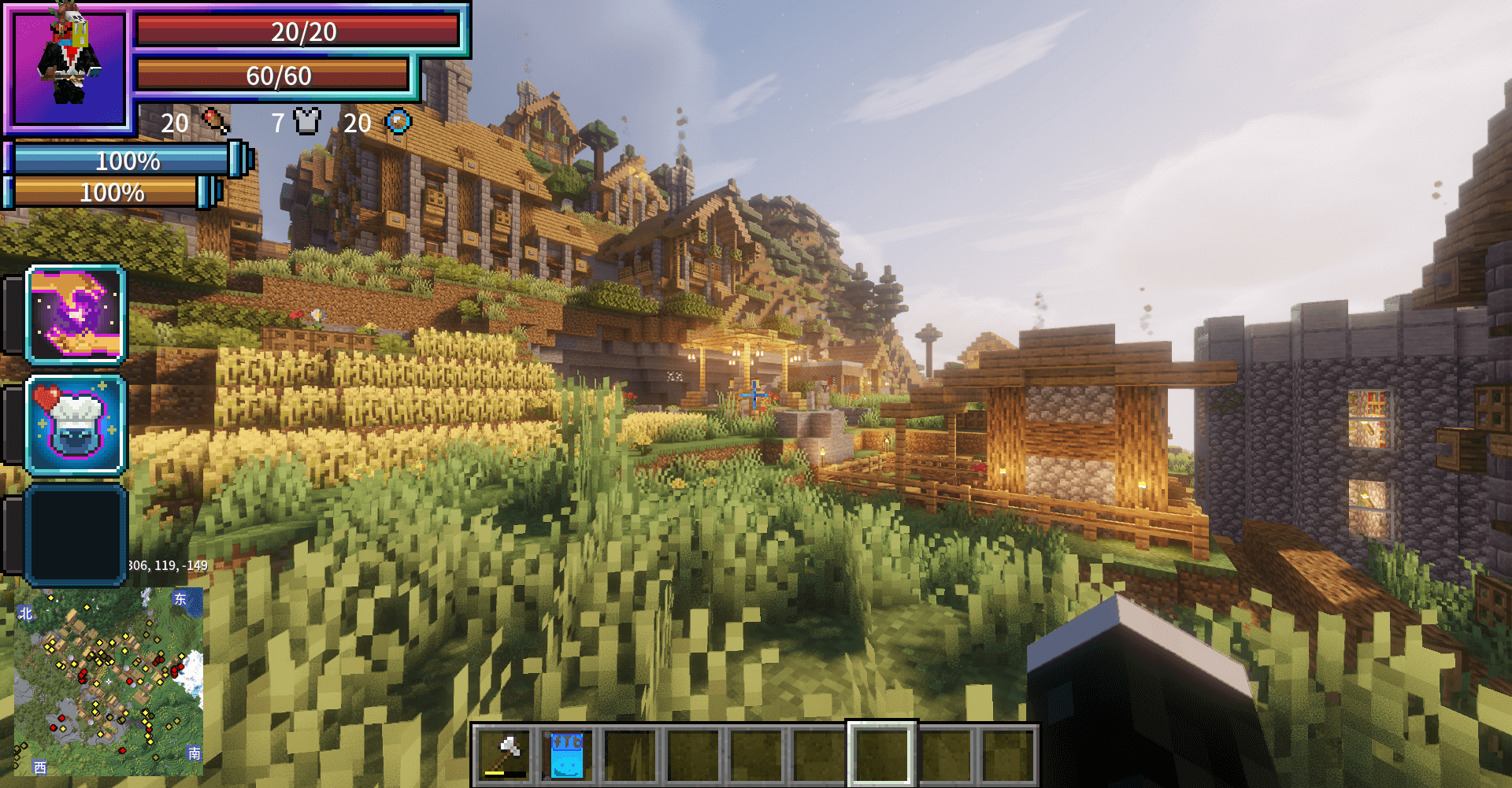Viewport: 1512px width, 788px height.
Task: Use the chef hat with heart skill
Action: tap(76, 425)
